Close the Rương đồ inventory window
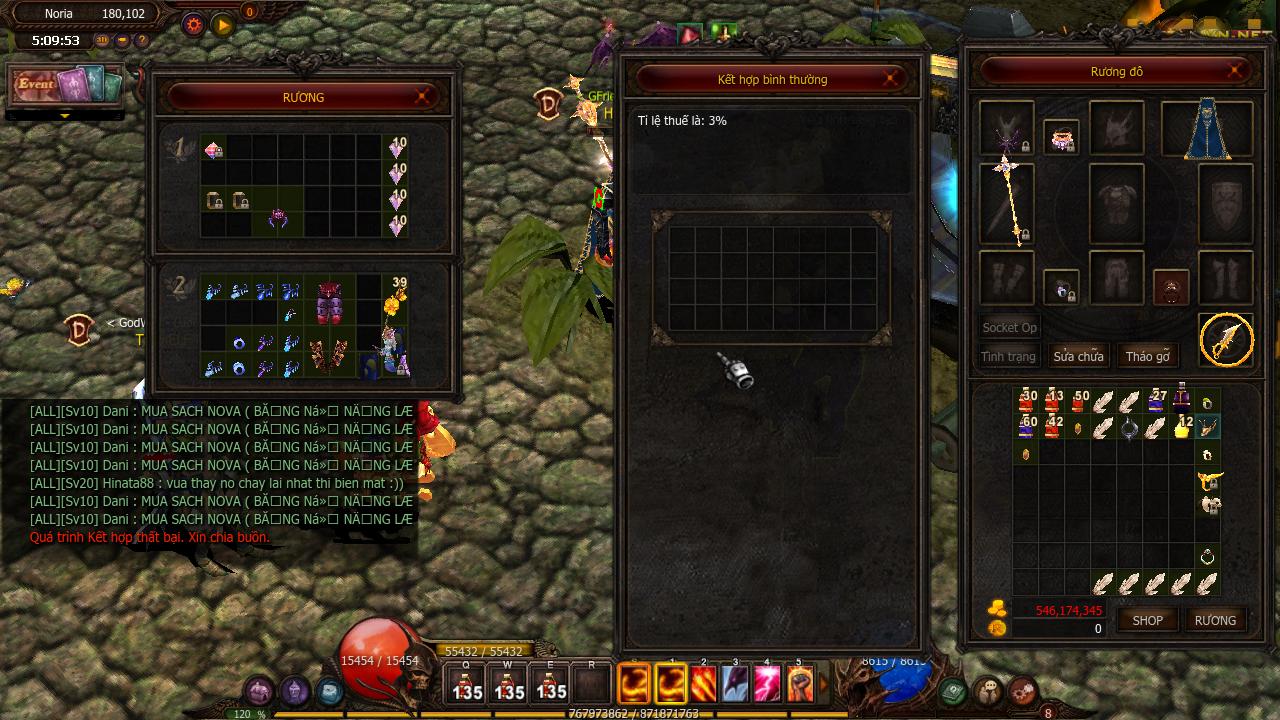 tap(1236, 71)
